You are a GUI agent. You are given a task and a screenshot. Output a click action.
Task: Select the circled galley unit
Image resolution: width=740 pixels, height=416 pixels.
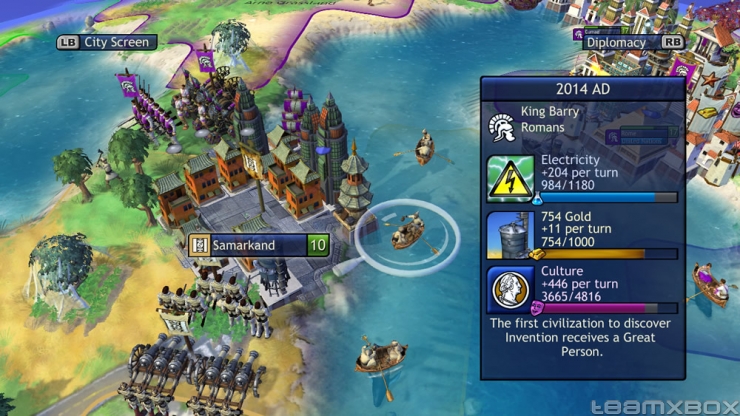(x=407, y=235)
